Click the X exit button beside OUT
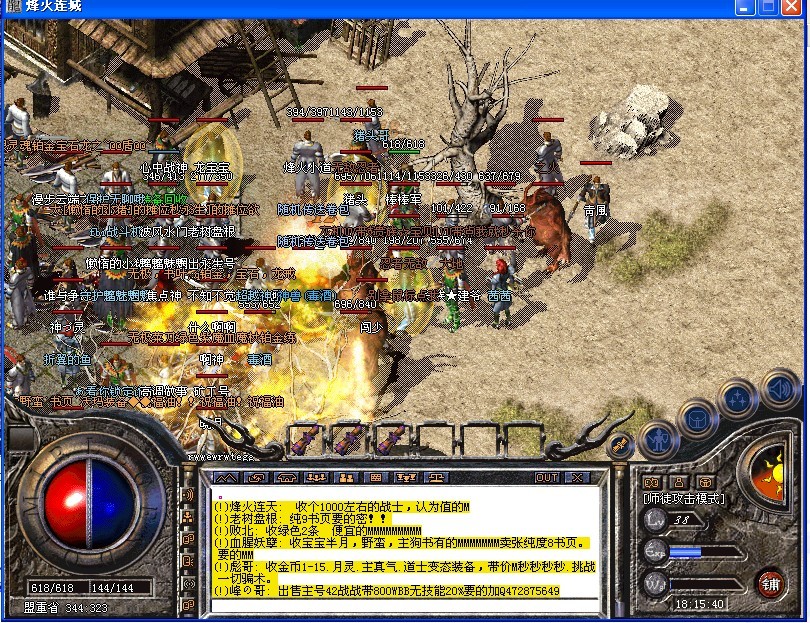810x623 pixels. coord(576,478)
